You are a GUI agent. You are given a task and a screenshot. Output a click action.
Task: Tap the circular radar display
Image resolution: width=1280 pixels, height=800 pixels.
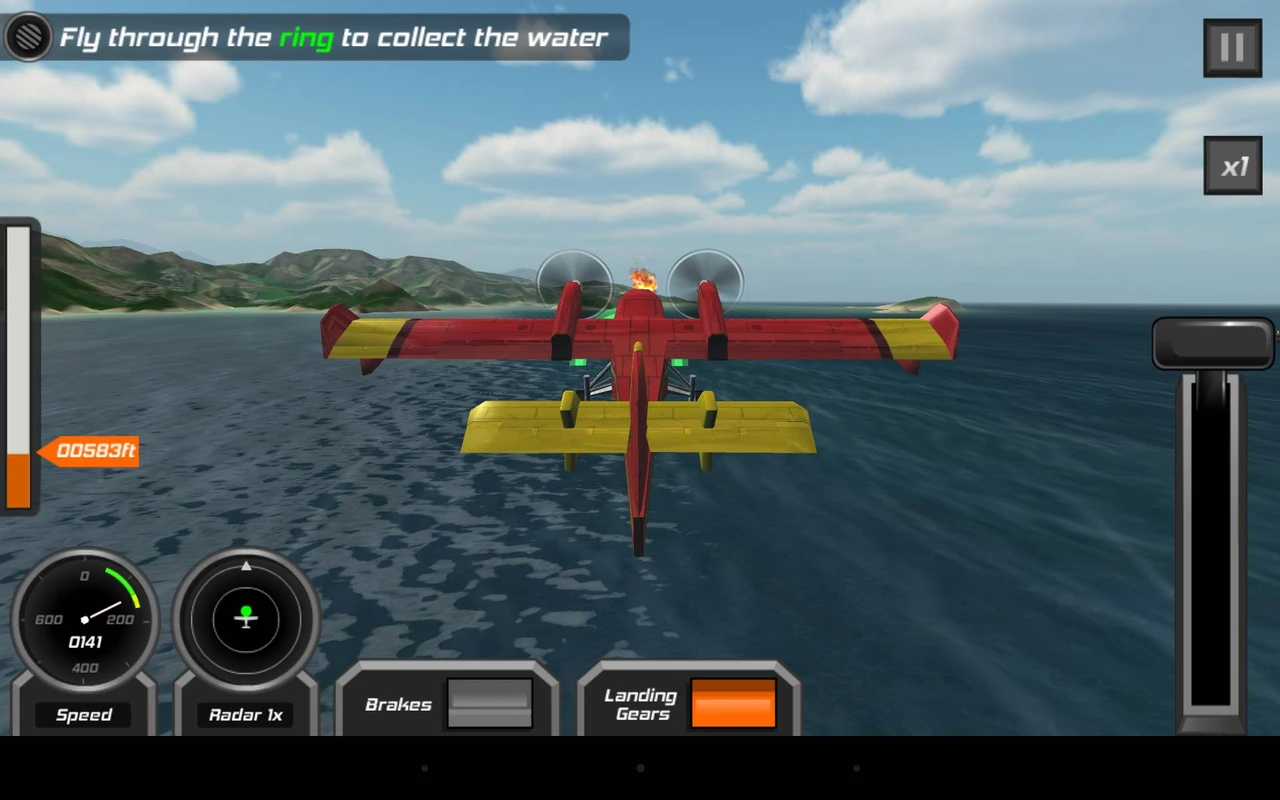click(246, 619)
